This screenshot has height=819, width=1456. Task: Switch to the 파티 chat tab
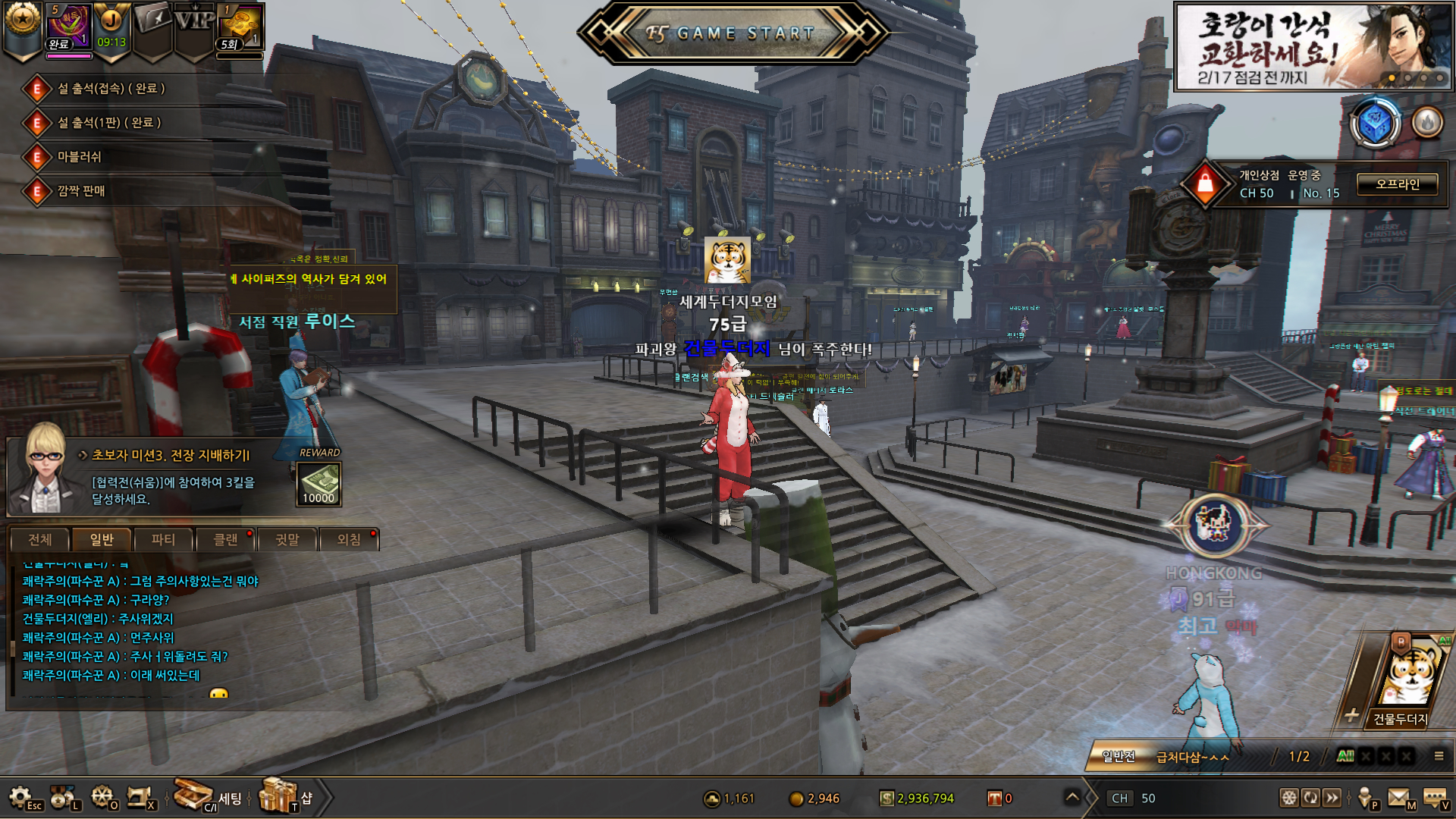163,540
